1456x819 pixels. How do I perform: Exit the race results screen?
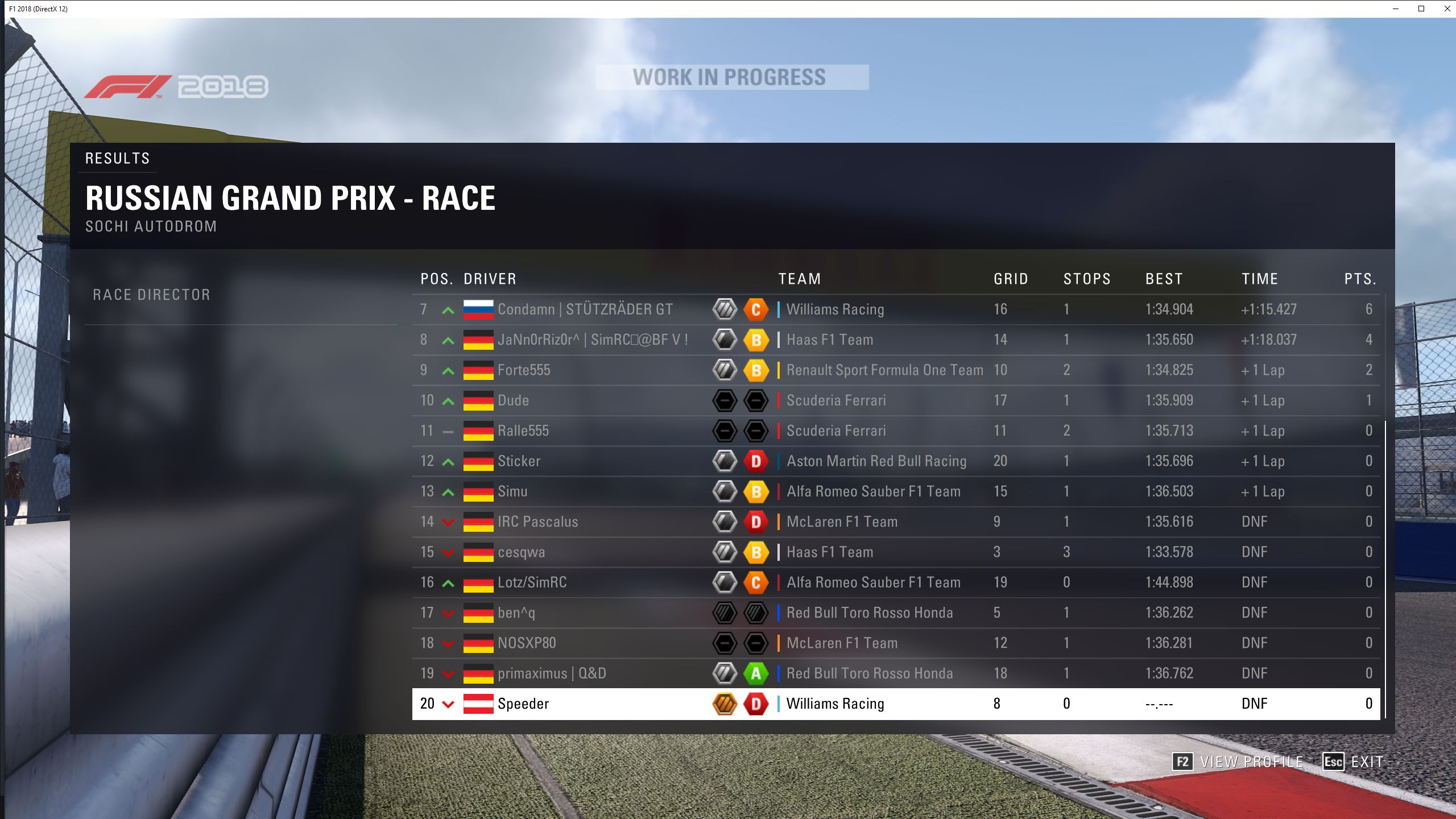(1353, 762)
